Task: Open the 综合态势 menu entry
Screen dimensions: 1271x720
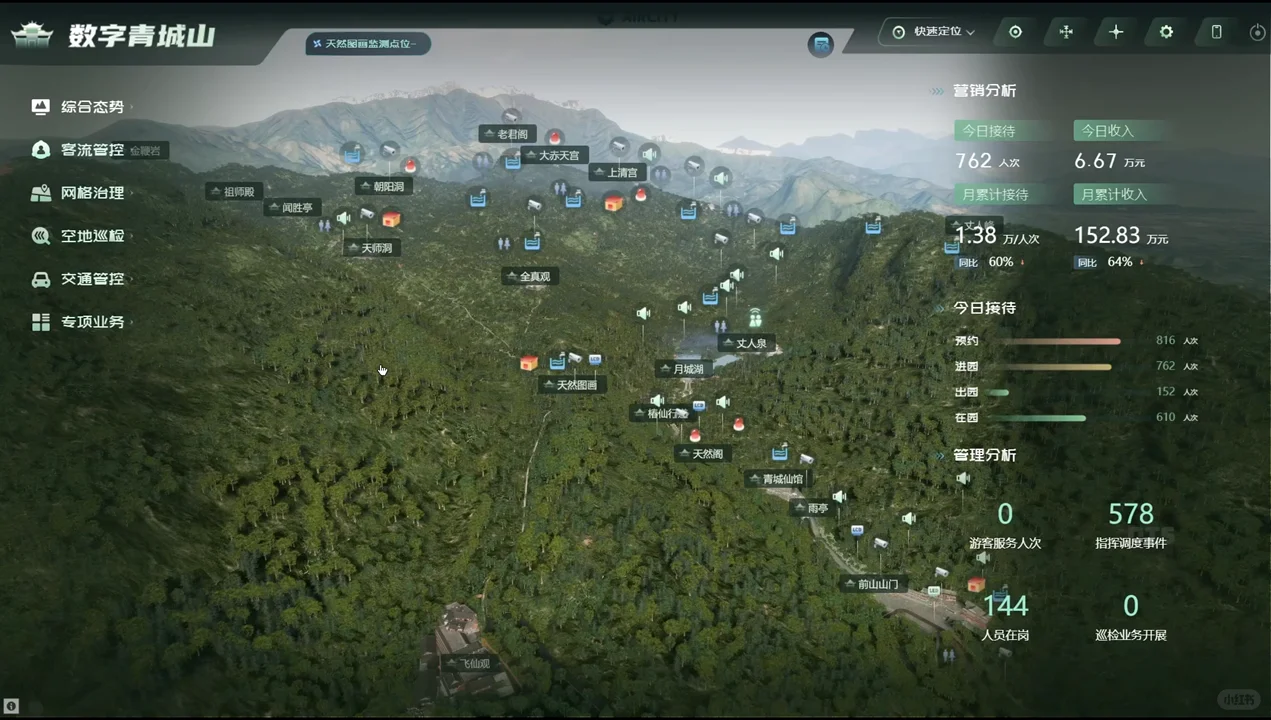Action: click(92, 107)
